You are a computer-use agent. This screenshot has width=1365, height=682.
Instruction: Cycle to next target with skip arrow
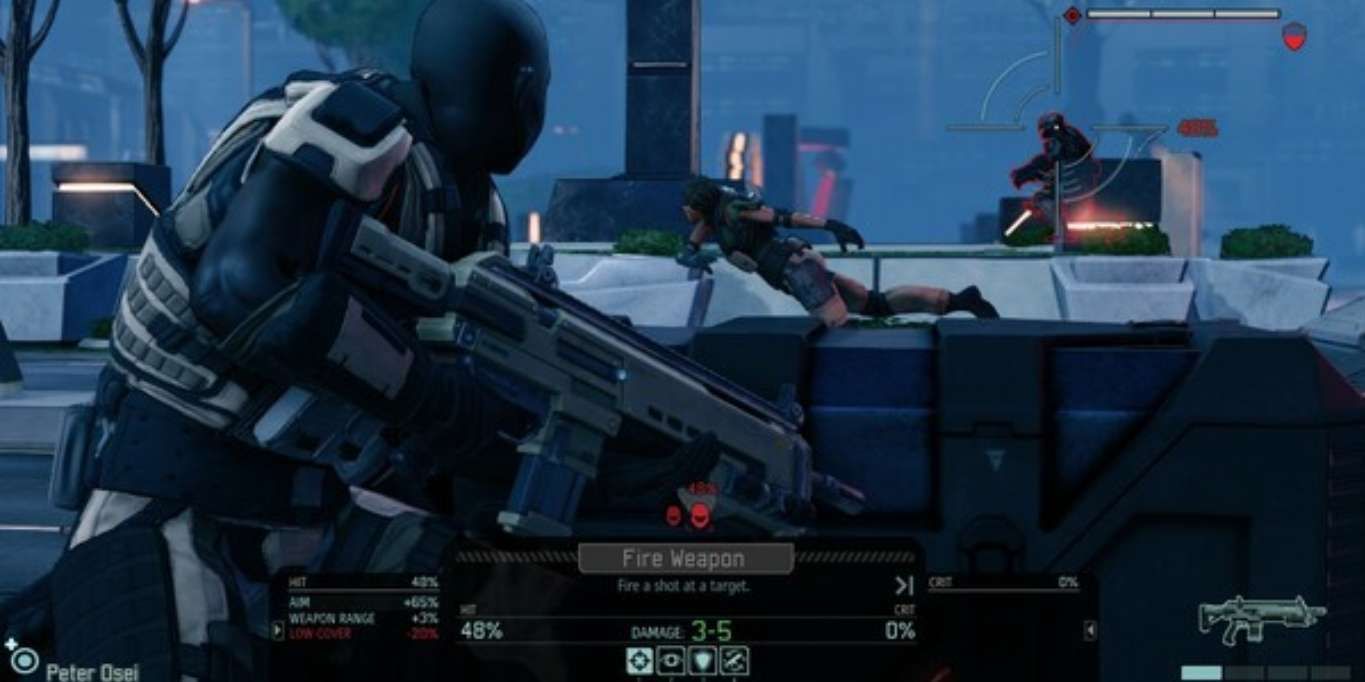pos(904,586)
